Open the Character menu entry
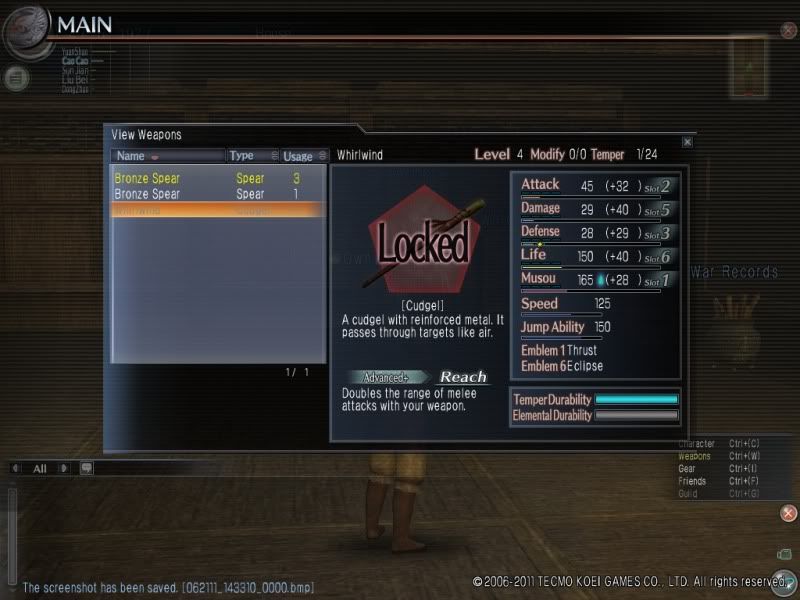This screenshot has height=600, width=800. (697, 444)
